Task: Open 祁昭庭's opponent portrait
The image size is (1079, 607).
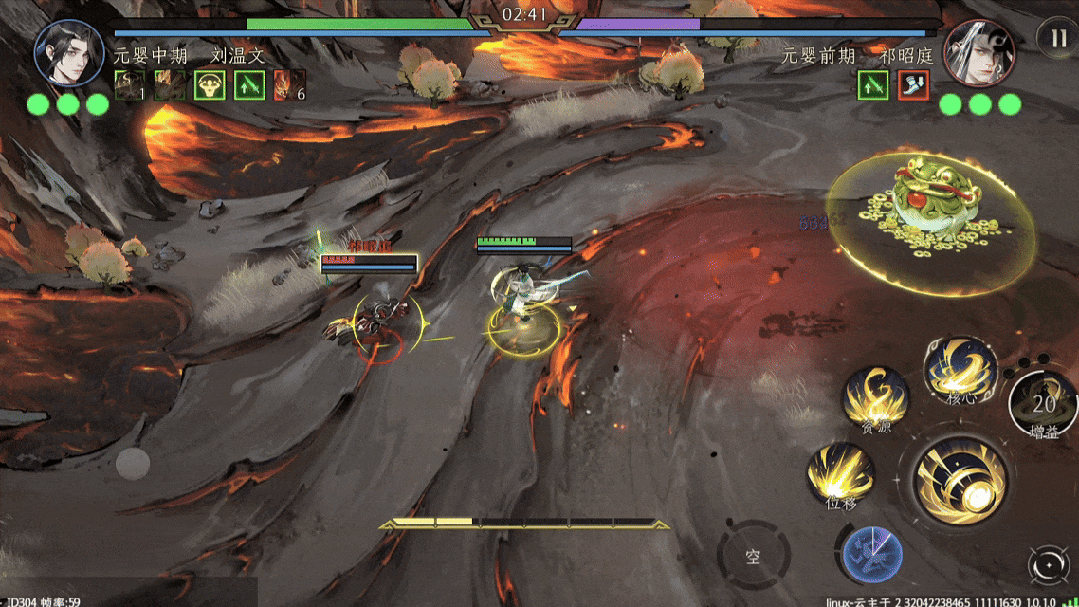Action: (x=979, y=51)
